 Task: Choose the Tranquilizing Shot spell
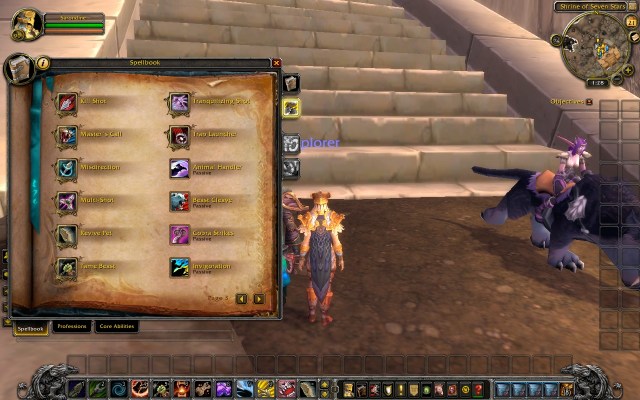179,102
